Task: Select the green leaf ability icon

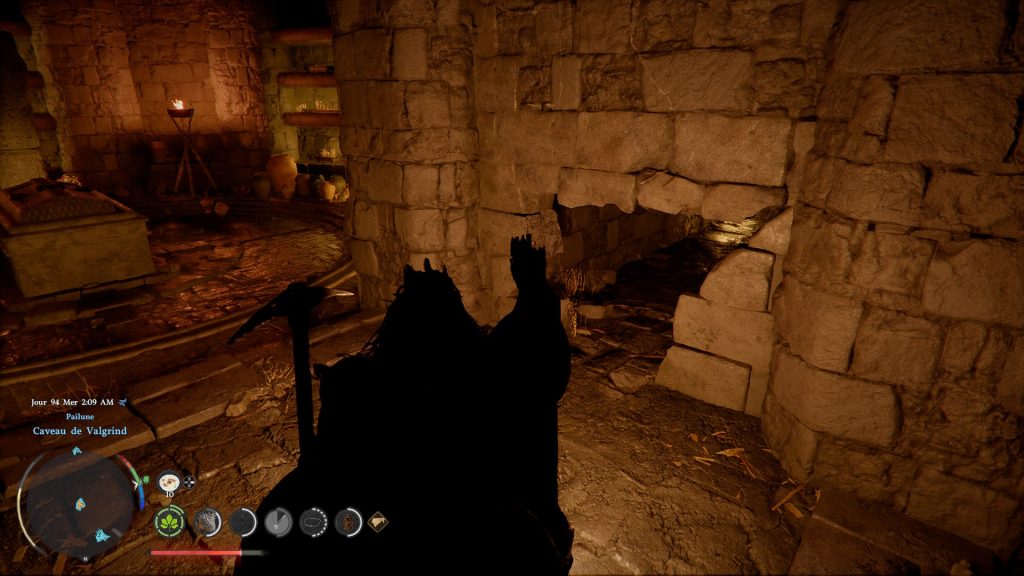Action: 169,521
